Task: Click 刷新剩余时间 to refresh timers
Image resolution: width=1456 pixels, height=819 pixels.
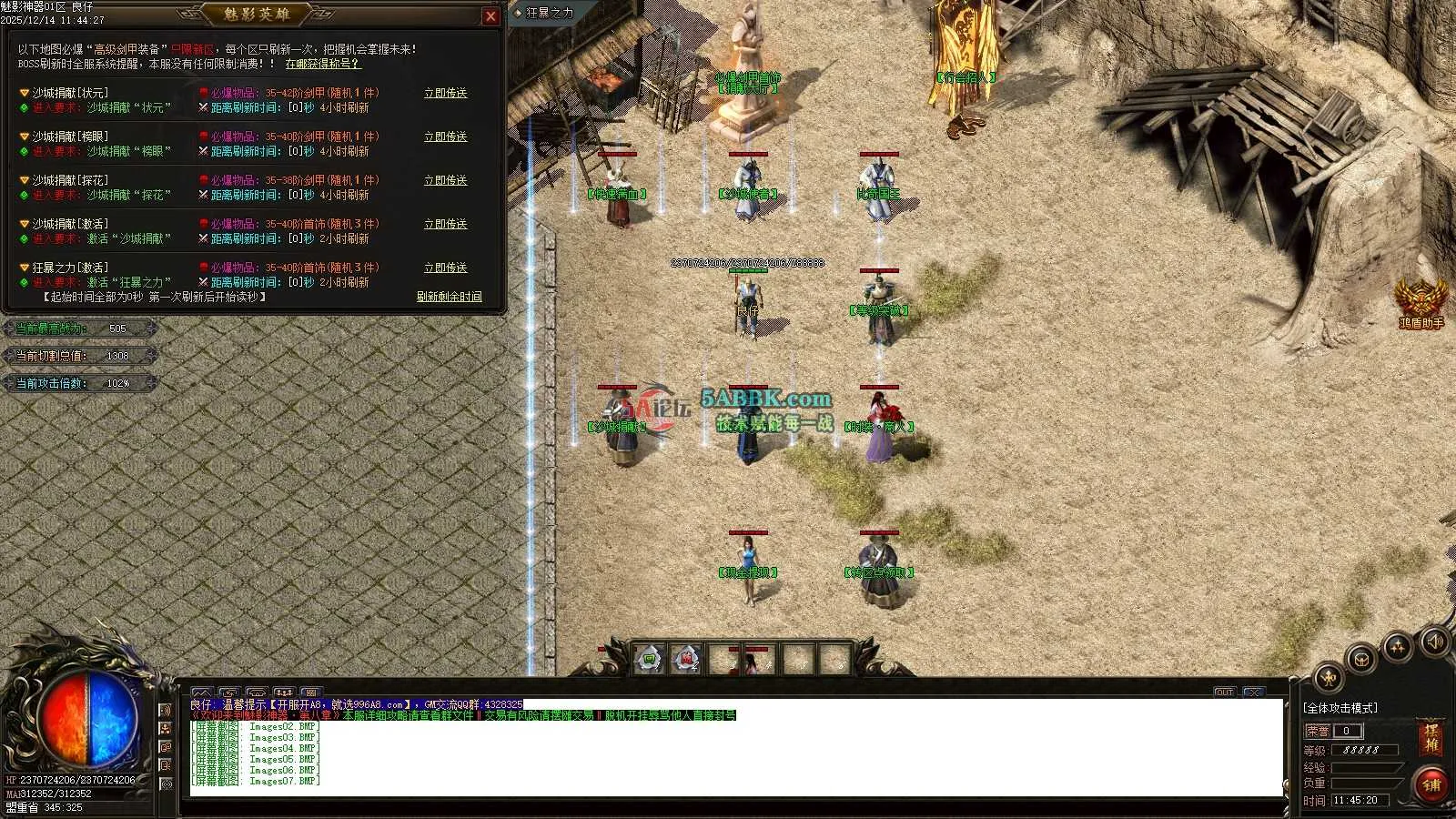Action: click(449, 297)
